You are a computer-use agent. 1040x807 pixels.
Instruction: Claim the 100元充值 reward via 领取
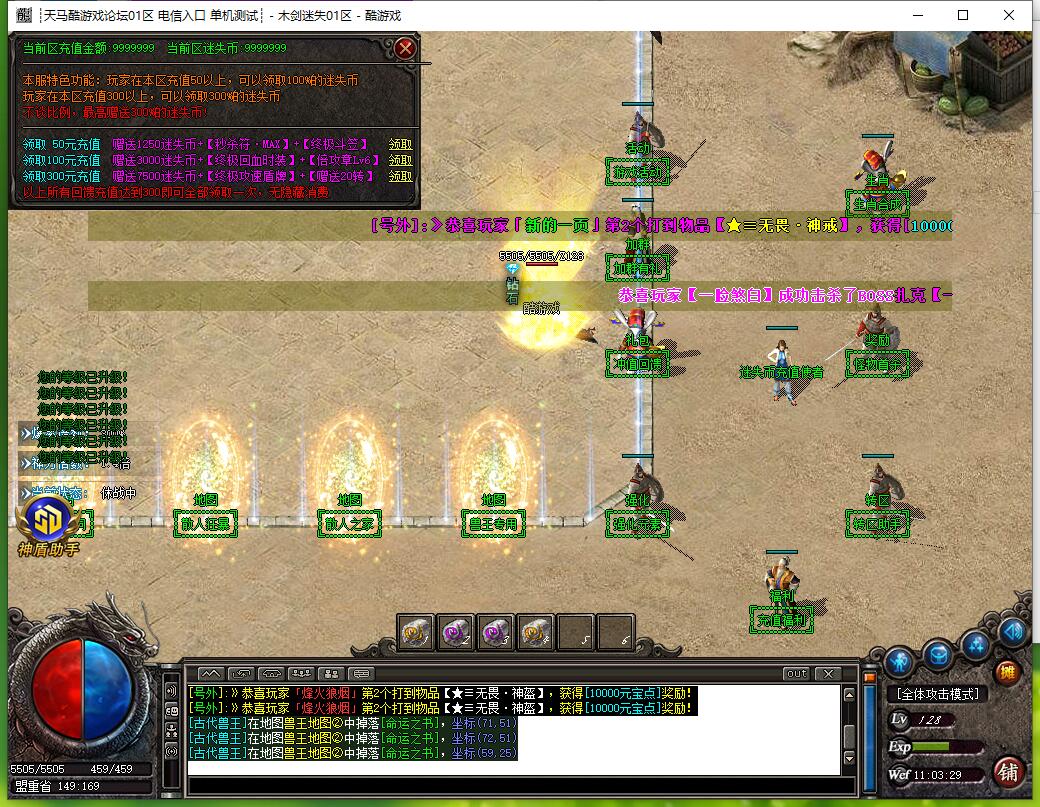pyautogui.click(x=400, y=160)
